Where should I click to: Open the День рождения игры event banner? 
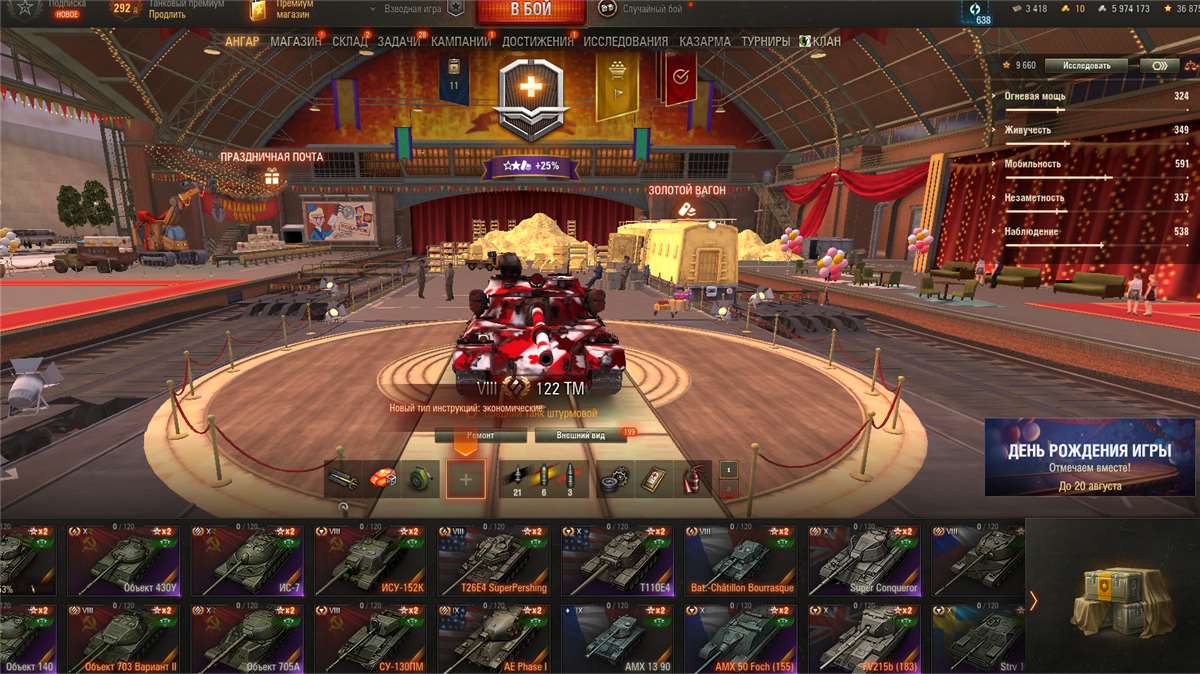point(1089,457)
